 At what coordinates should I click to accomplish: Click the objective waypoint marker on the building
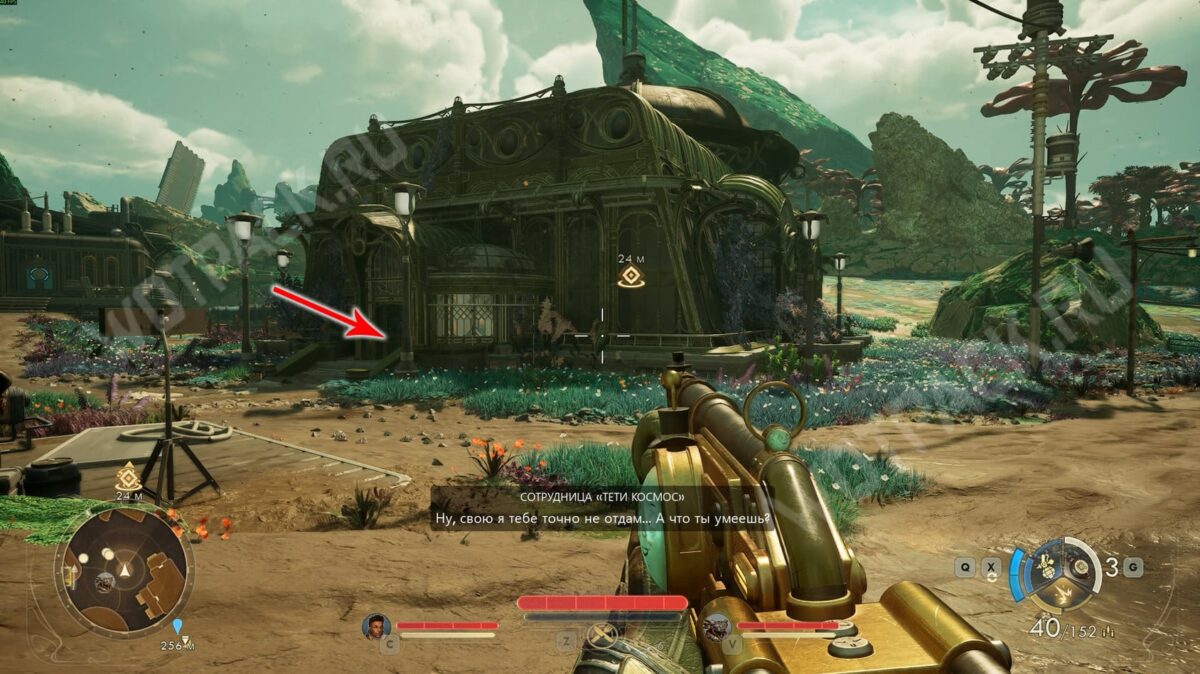click(x=629, y=277)
